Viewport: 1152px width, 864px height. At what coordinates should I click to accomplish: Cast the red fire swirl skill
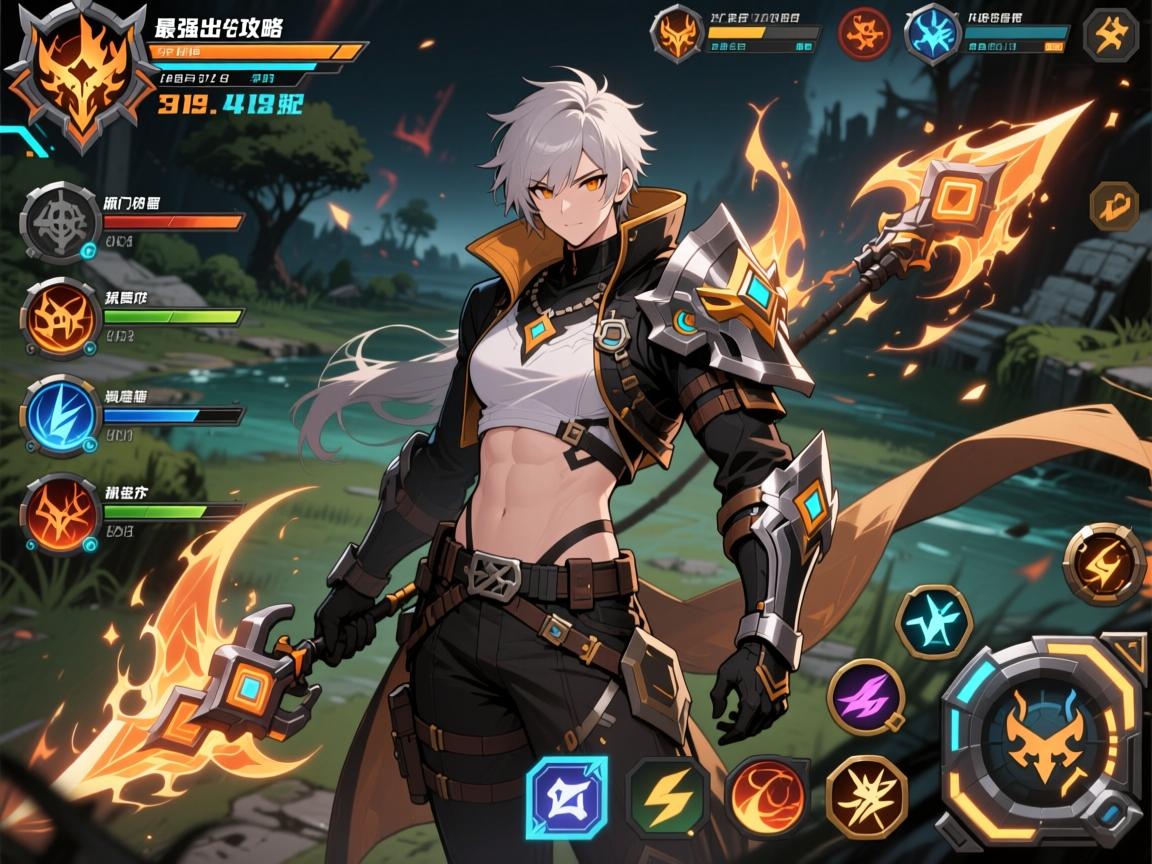765,794
